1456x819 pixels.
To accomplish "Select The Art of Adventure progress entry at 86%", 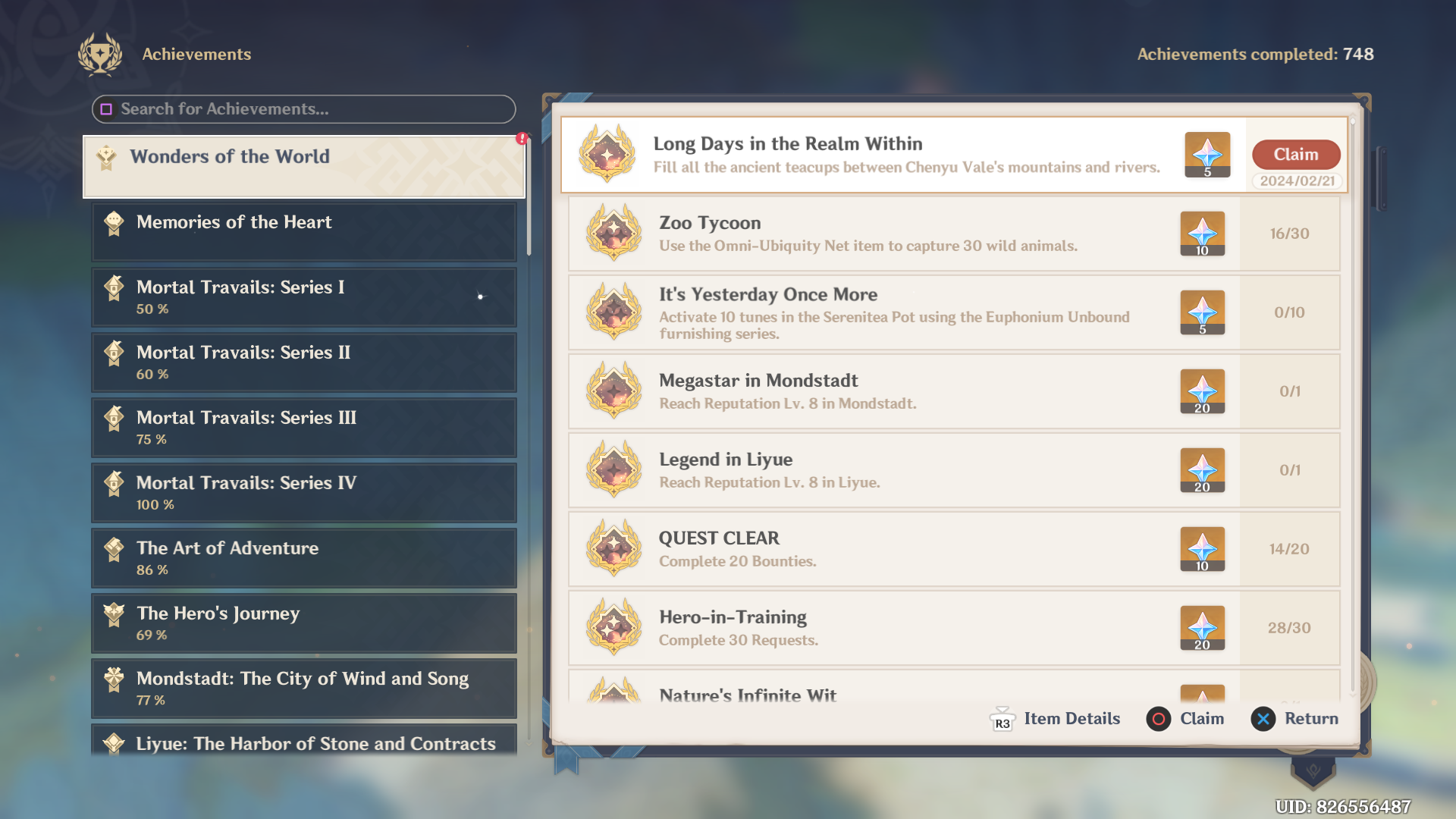I will [x=303, y=557].
